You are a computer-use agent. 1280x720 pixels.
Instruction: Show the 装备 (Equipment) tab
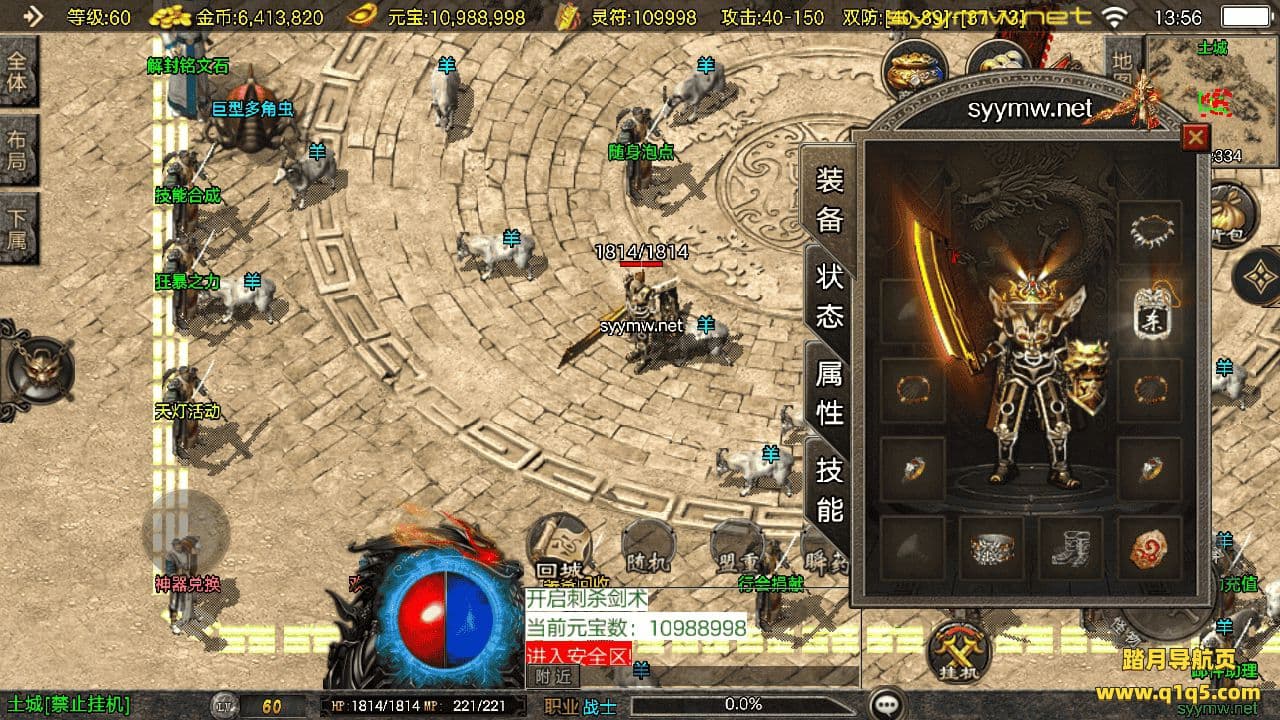(x=830, y=199)
